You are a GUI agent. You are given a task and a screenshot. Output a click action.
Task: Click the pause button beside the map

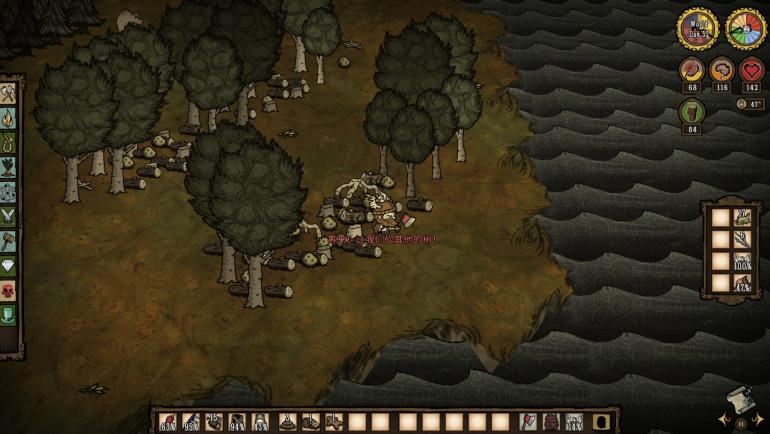point(740,422)
